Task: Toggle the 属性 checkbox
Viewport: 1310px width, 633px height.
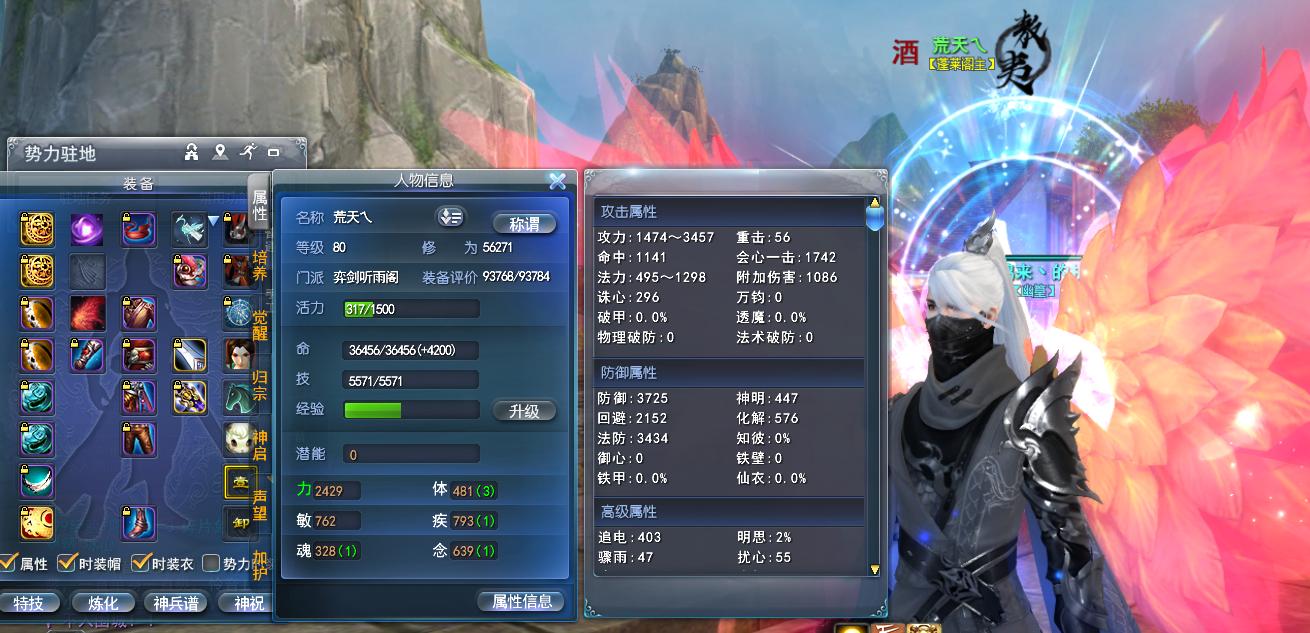Action: [8, 563]
